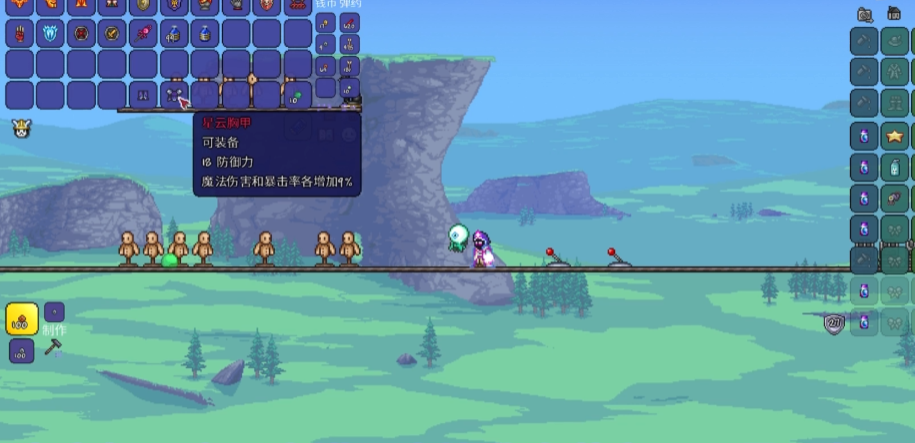Craft the highlighted yellow coin recipe

[x=22, y=319]
